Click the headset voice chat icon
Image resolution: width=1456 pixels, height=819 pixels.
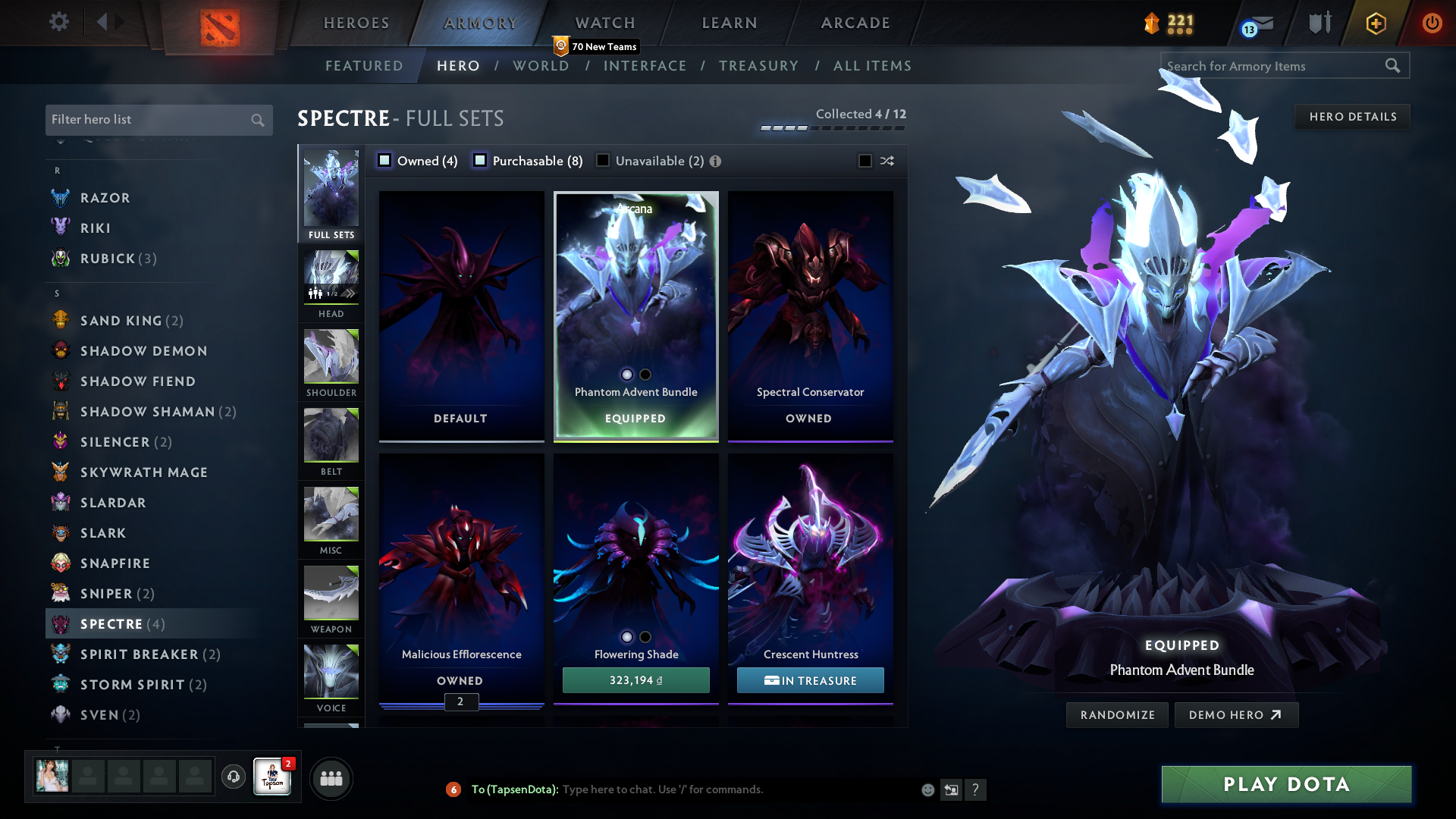coord(233,777)
